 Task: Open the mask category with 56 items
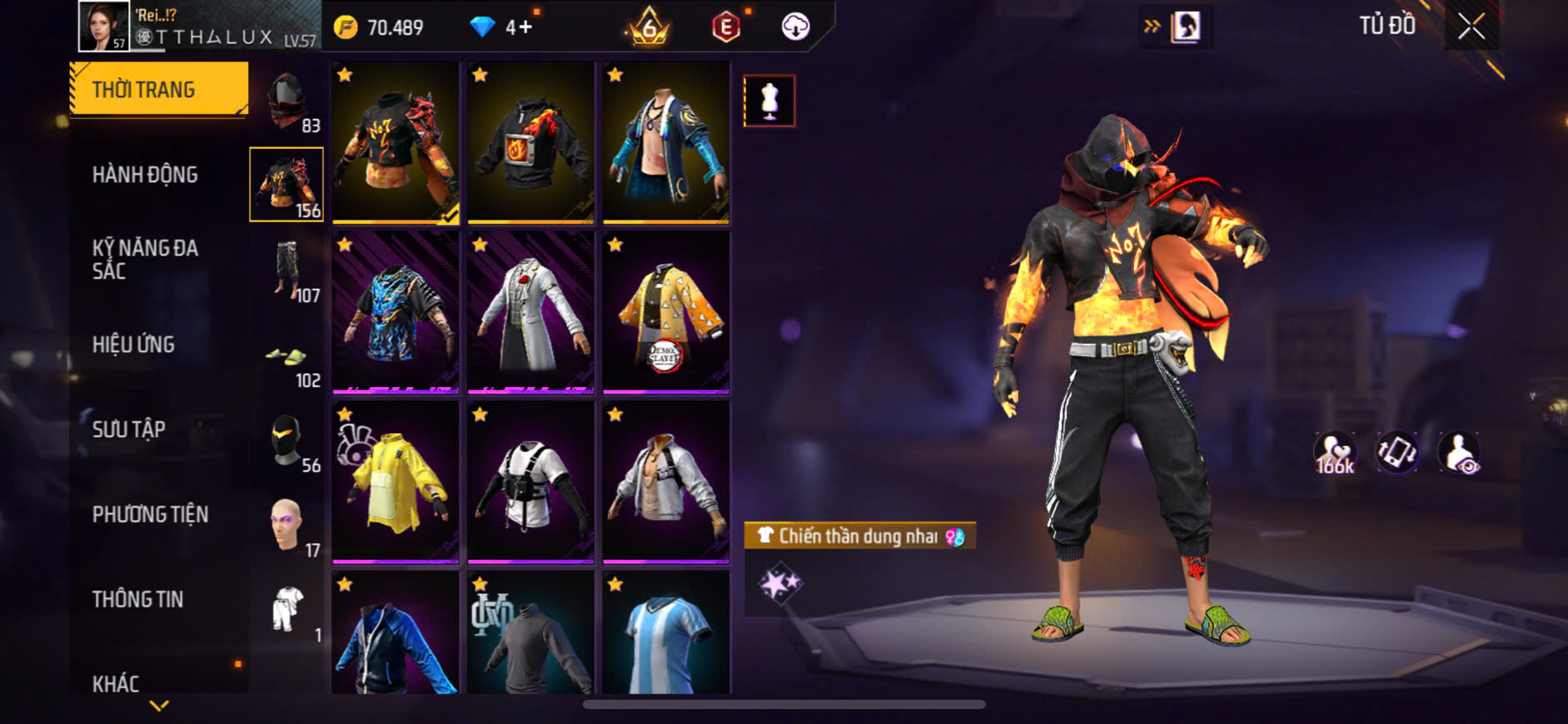(287, 441)
